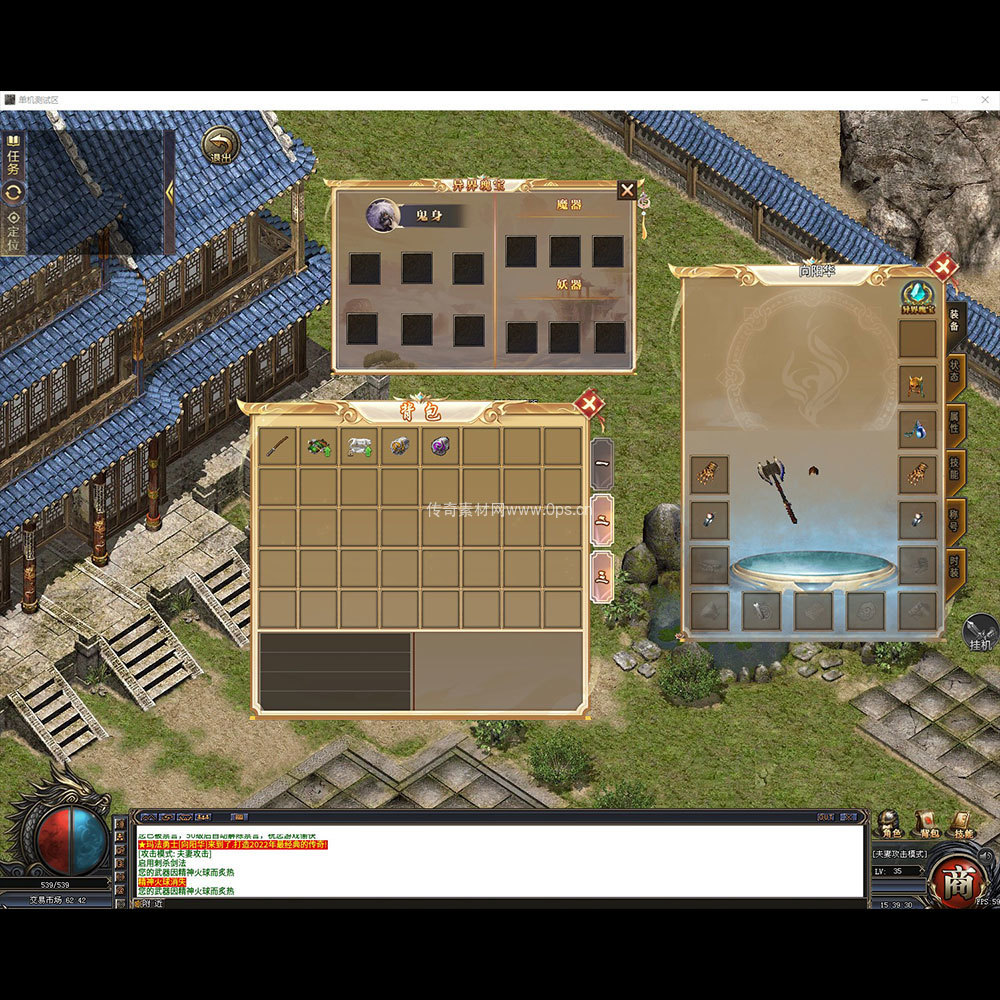Select the purple swirl stone item
Screen dimensions: 1000x1000
coord(441,446)
